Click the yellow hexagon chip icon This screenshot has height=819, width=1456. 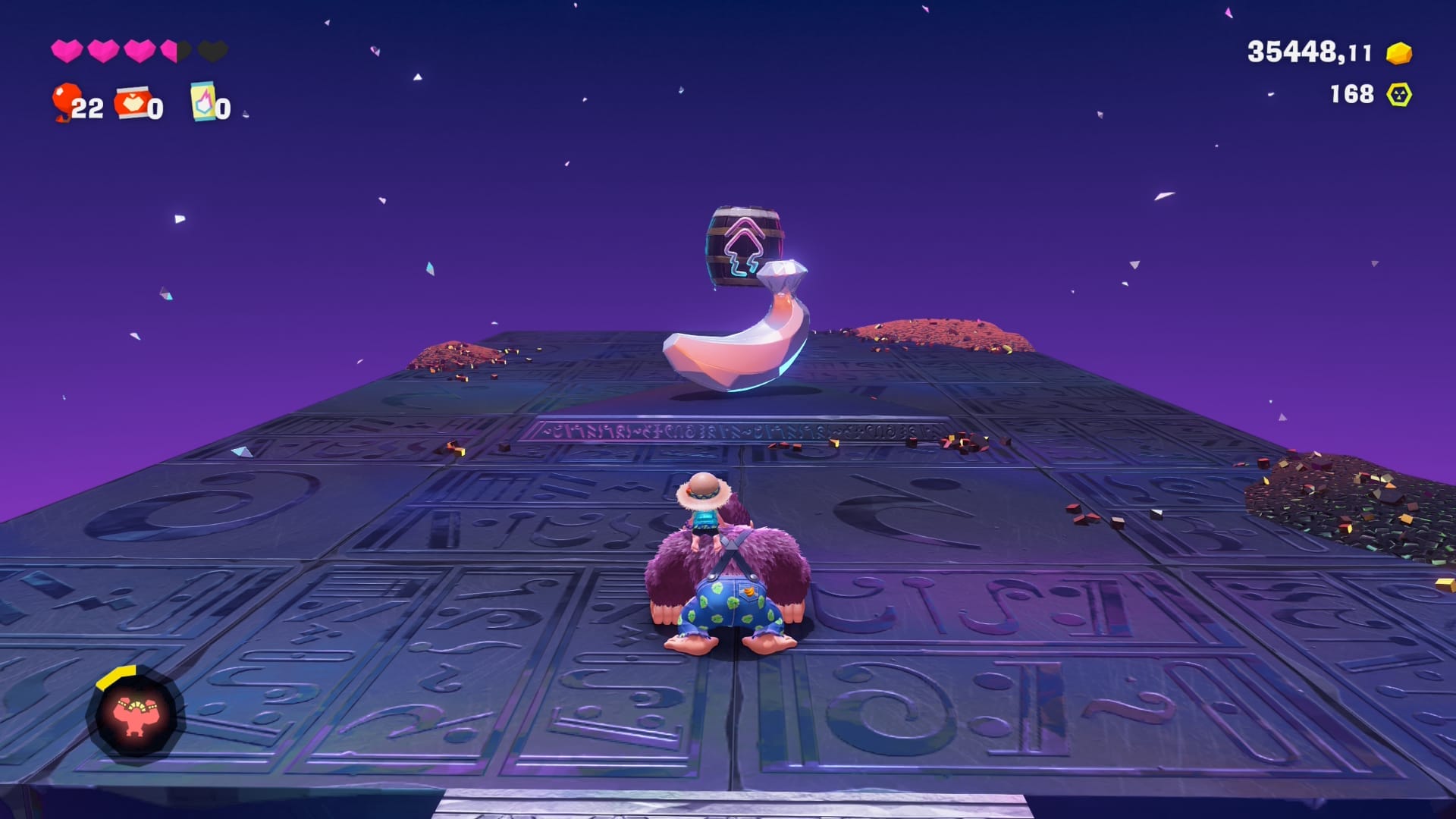pos(1399,95)
